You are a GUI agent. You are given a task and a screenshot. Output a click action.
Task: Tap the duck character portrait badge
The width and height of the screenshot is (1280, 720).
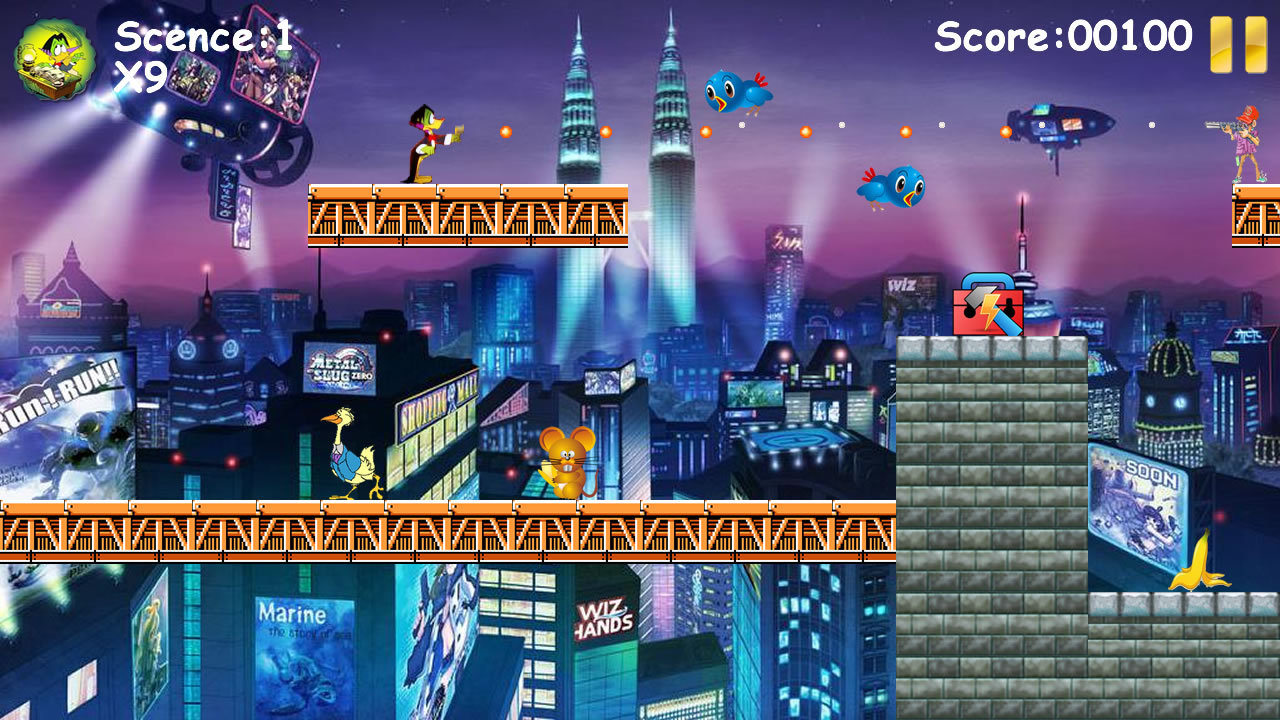55,60
